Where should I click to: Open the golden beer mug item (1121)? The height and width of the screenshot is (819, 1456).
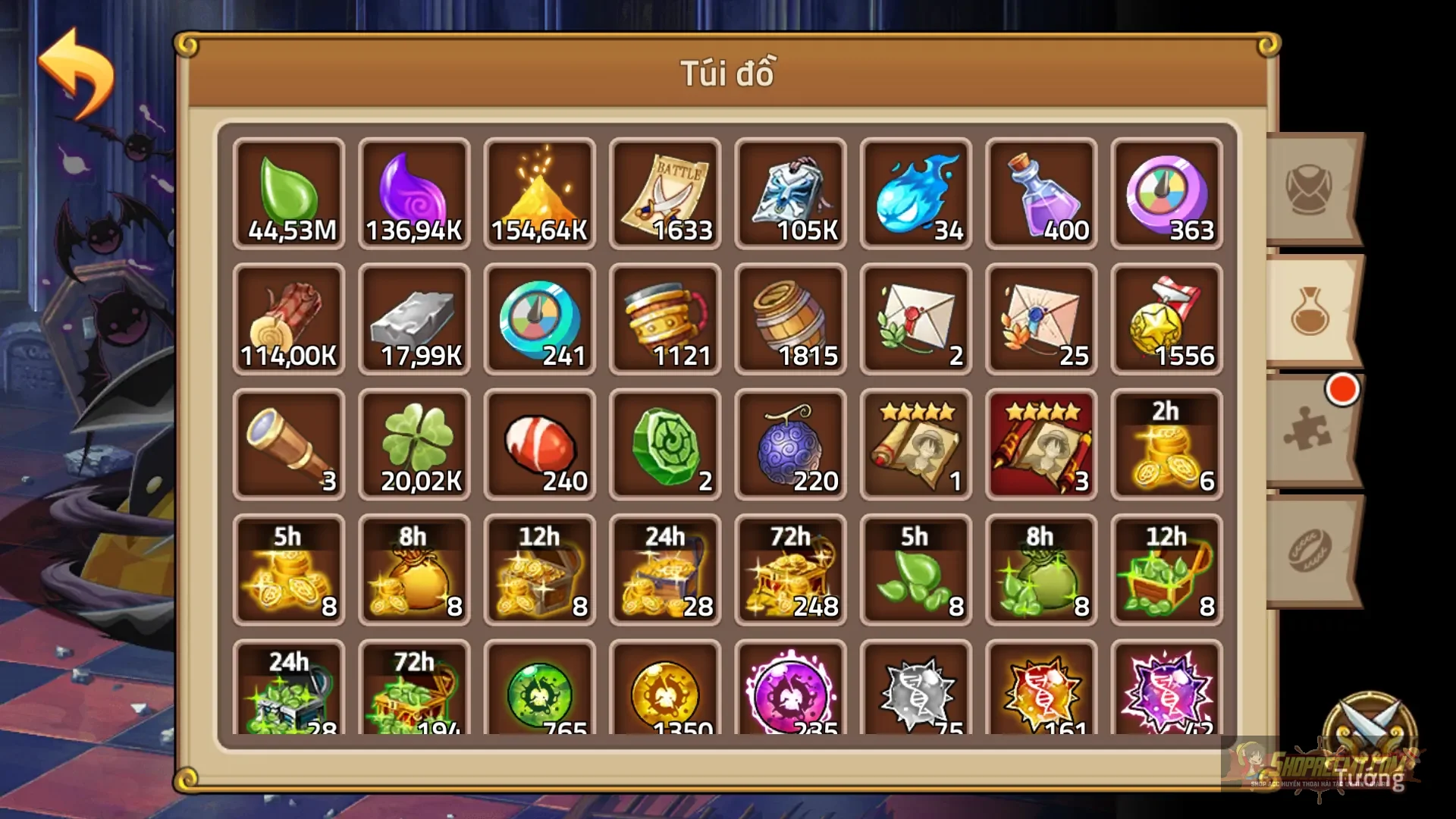coord(665,318)
